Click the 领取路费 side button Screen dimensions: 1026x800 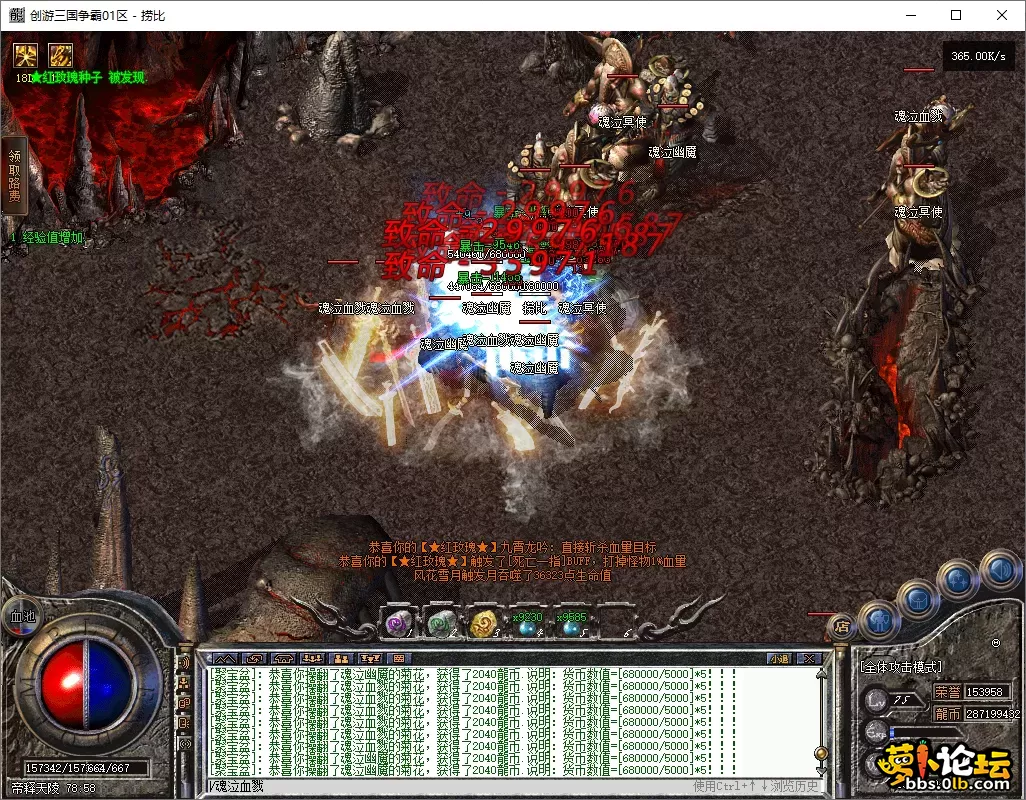pos(14,176)
